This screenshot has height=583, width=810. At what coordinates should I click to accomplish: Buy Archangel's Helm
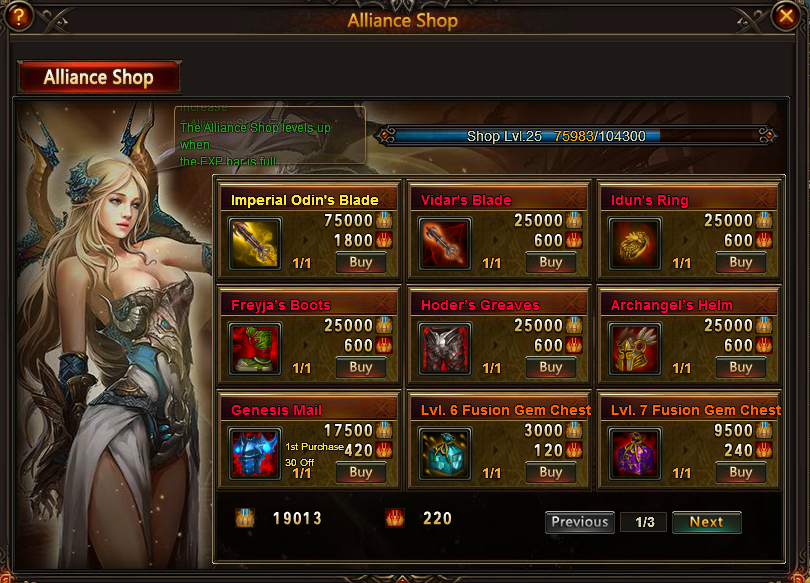741,367
